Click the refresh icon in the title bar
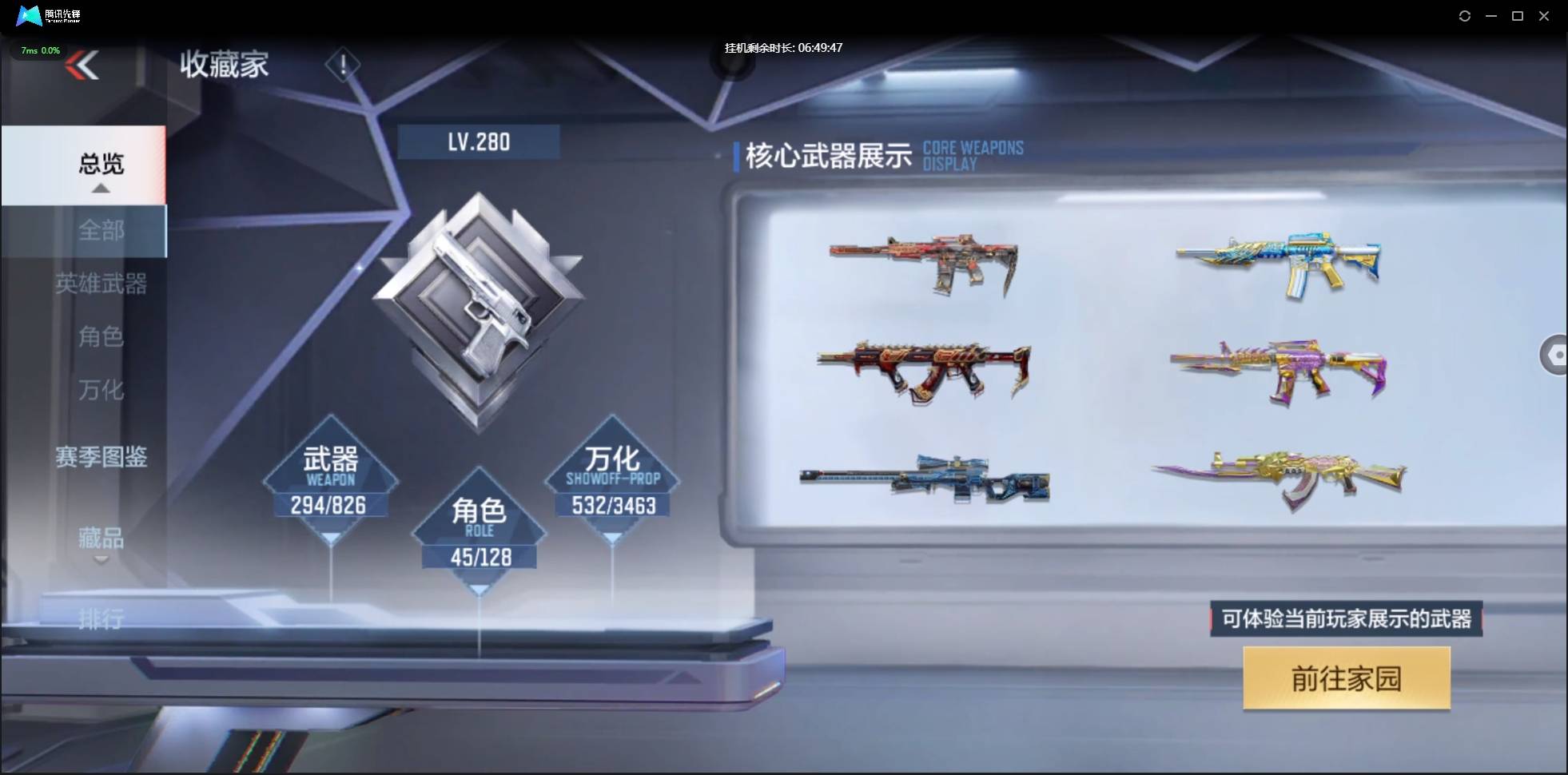 click(1466, 16)
